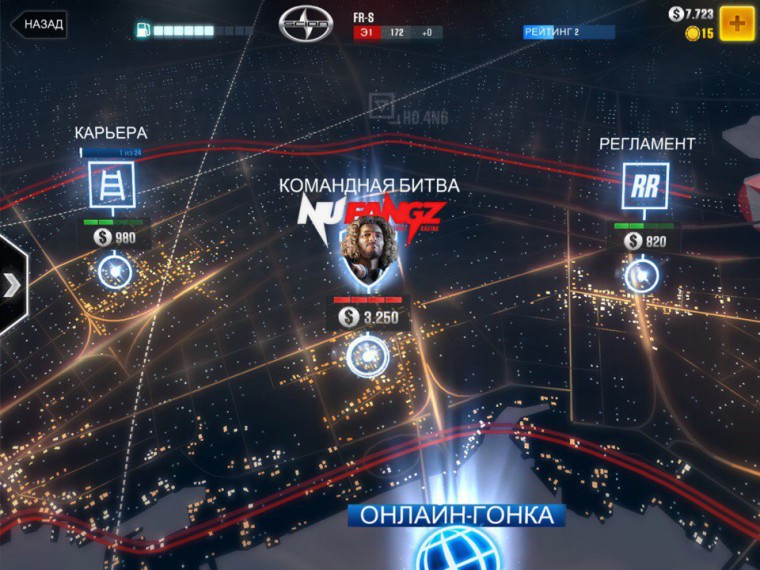The height and width of the screenshot is (570, 760).
Task: Expand the side panel arrow tab
Action: (x=12, y=285)
